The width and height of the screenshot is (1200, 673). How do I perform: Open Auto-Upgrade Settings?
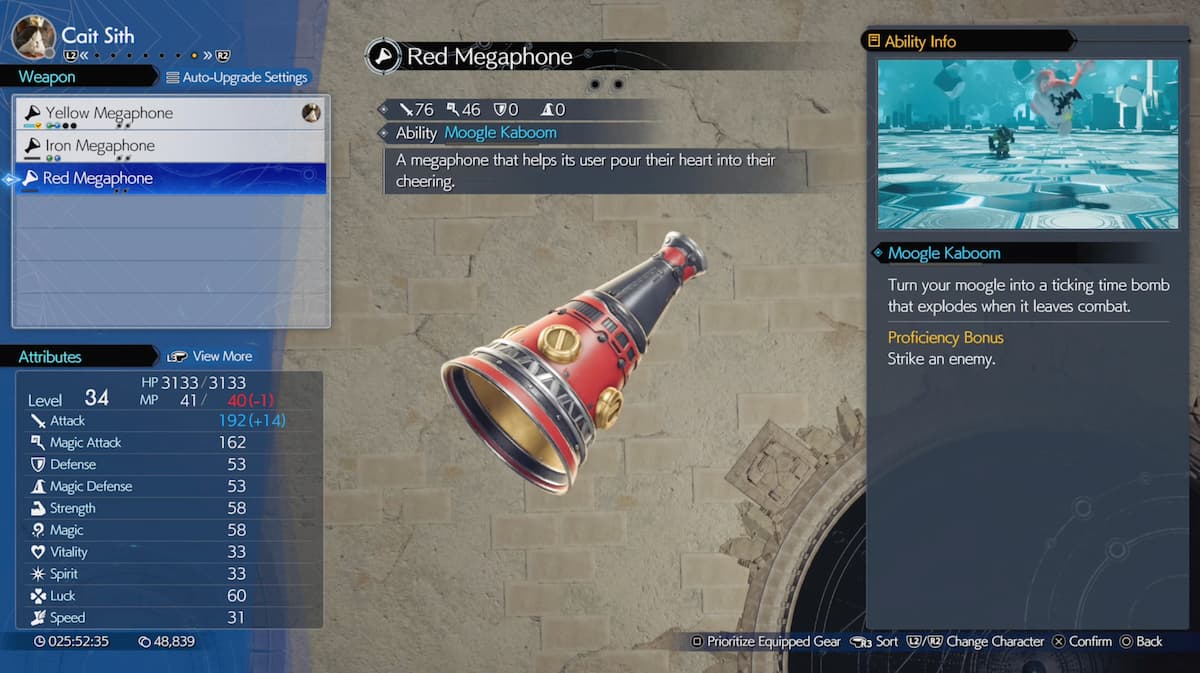tap(237, 77)
